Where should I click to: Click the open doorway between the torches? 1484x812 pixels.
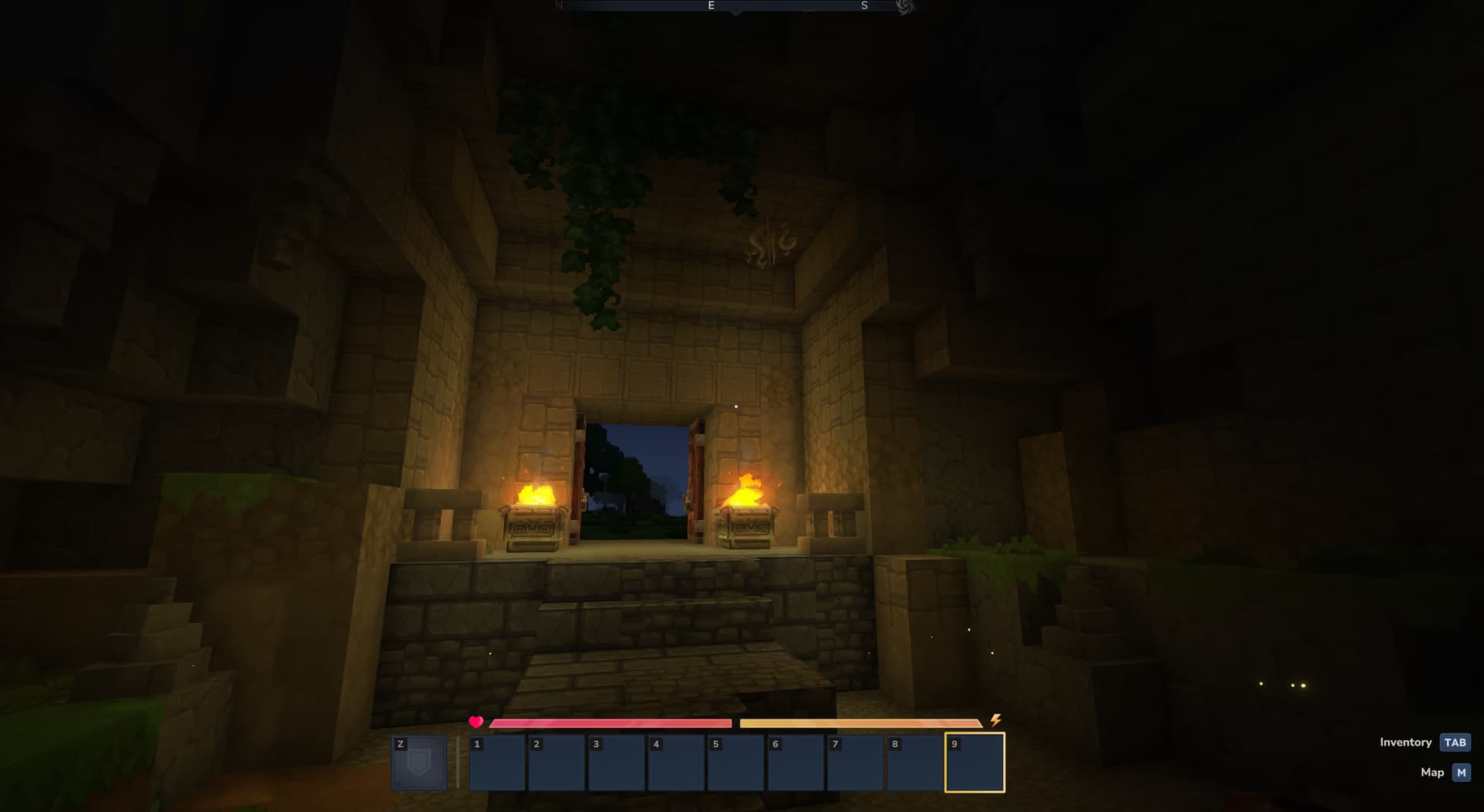pyautogui.click(x=638, y=479)
